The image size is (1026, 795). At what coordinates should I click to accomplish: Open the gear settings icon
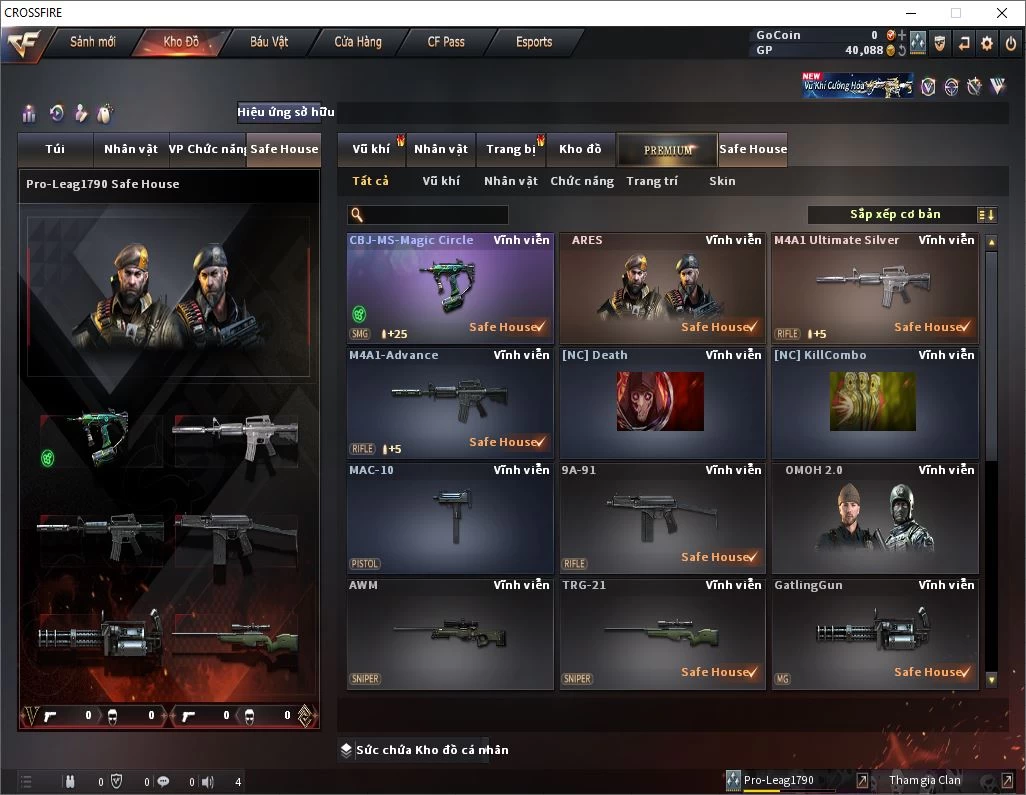[987, 43]
